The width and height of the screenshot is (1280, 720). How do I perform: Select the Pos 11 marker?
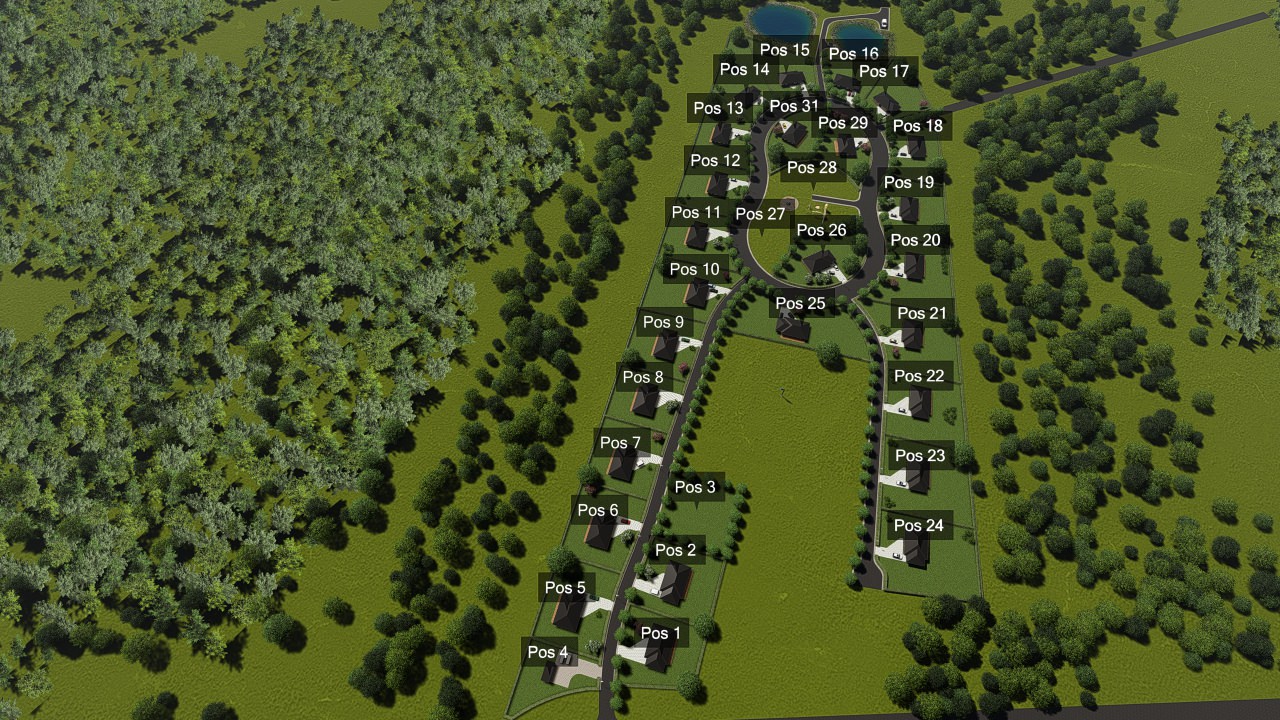[696, 212]
